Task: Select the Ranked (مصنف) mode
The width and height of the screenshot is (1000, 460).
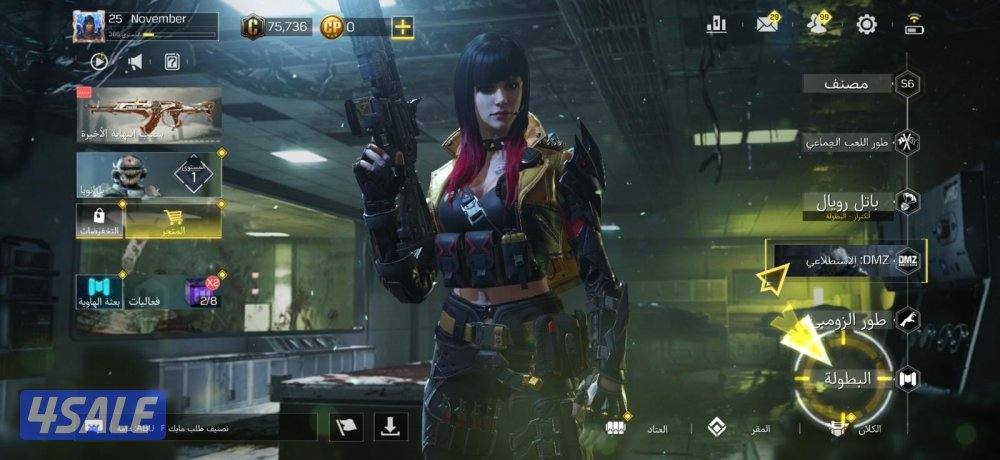Action: pos(850,84)
